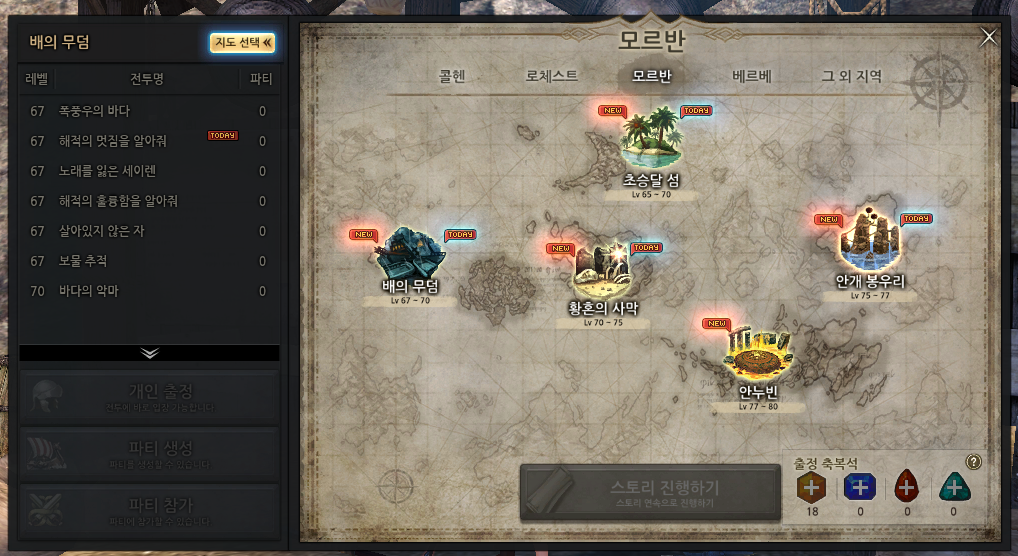Screen dimensions: 1018x556
Task: Select the bronze blessing stone icon
Action: [x=811, y=487]
